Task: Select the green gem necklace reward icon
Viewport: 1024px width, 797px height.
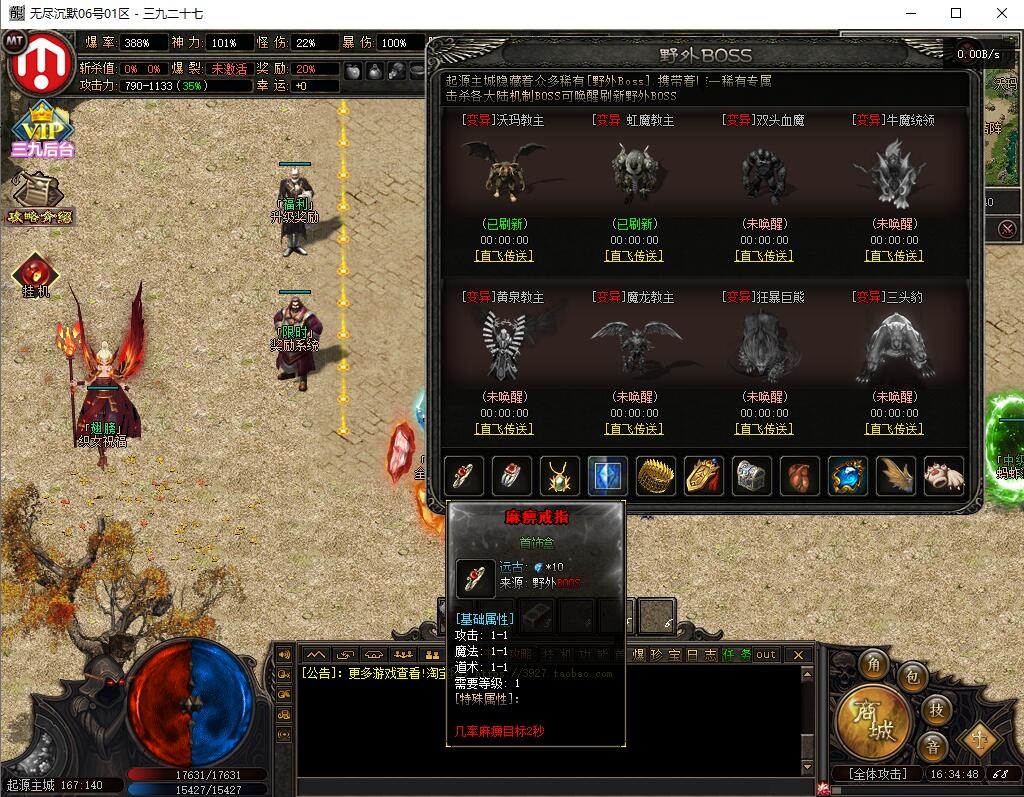Action: pos(560,476)
